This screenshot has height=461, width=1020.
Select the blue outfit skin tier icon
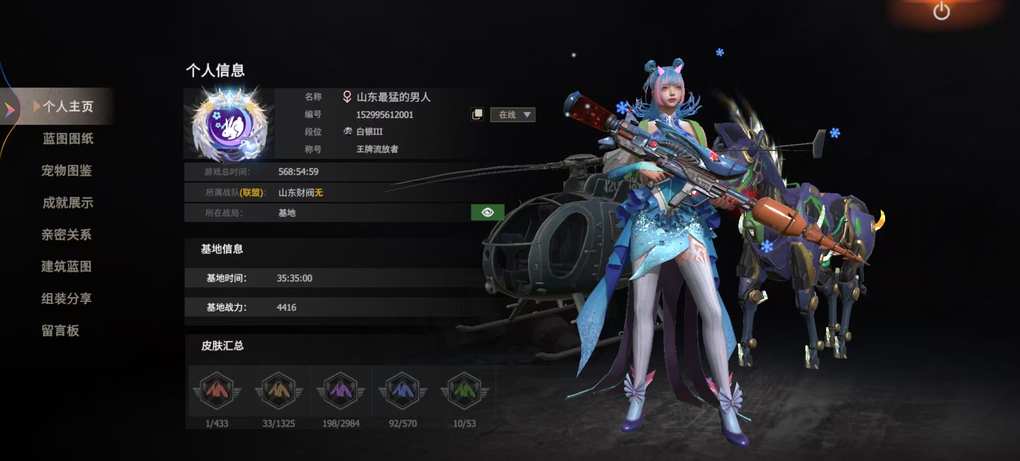coord(402,389)
